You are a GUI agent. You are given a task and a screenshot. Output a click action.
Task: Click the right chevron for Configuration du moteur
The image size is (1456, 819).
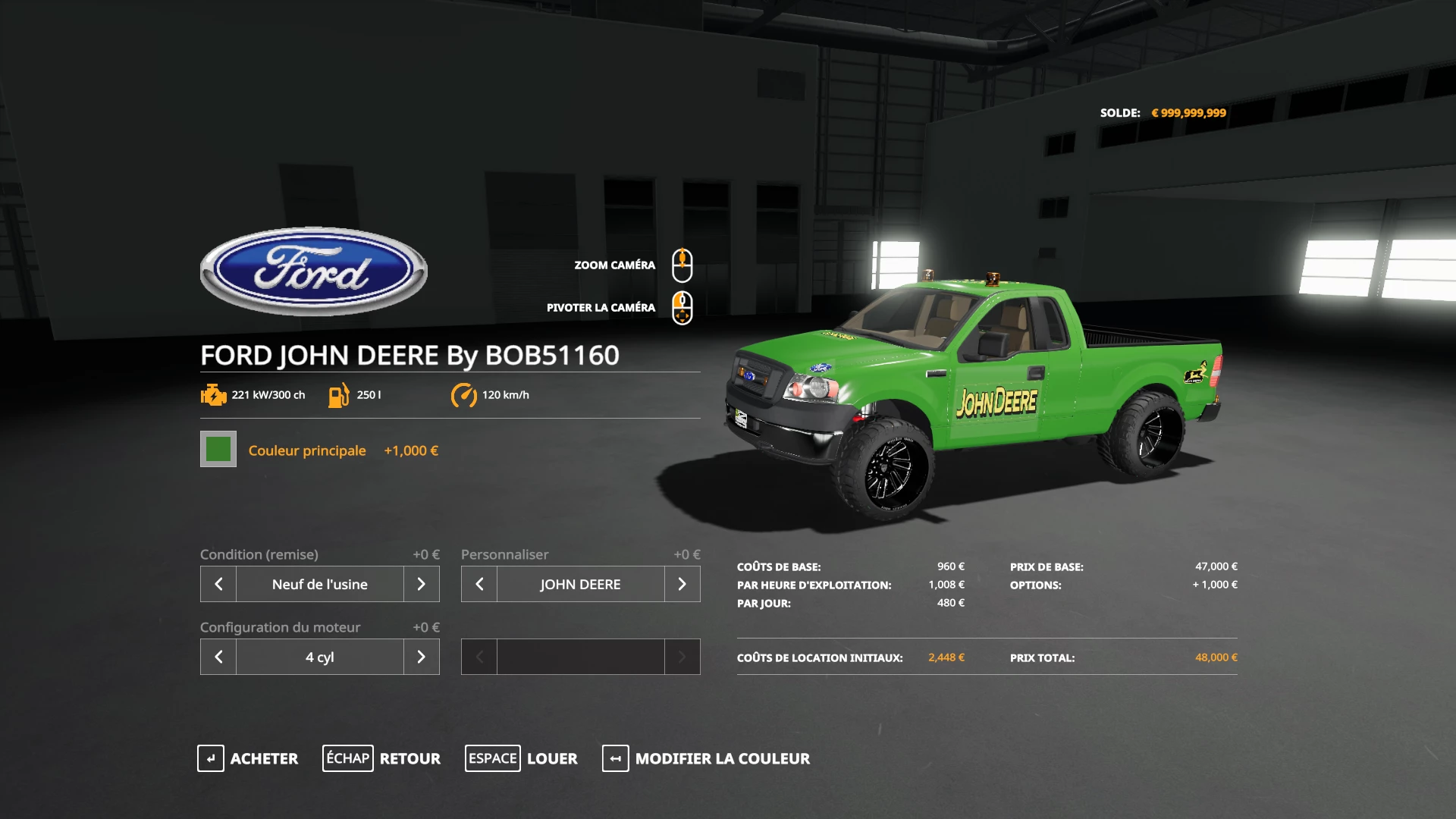422,657
